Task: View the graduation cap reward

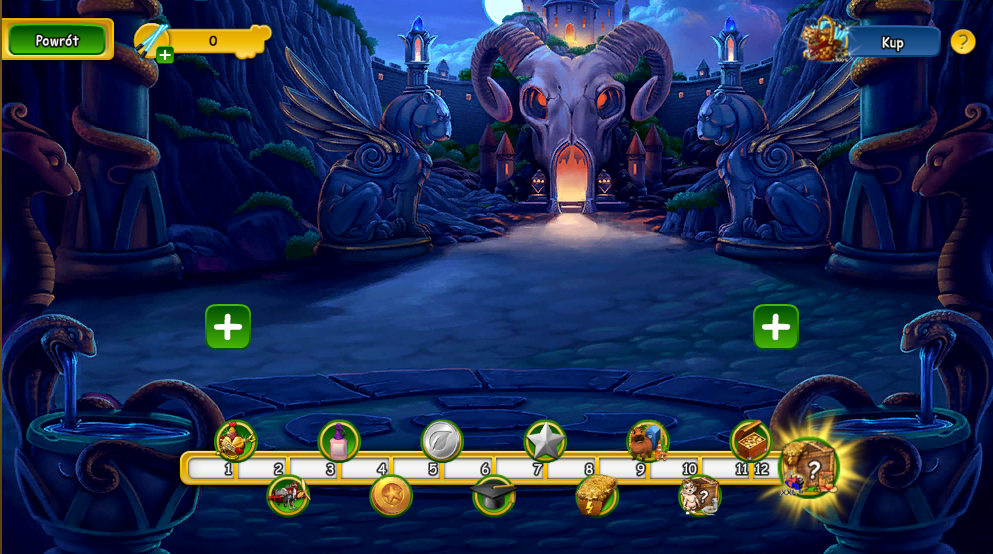Action: tap(494, 495)
